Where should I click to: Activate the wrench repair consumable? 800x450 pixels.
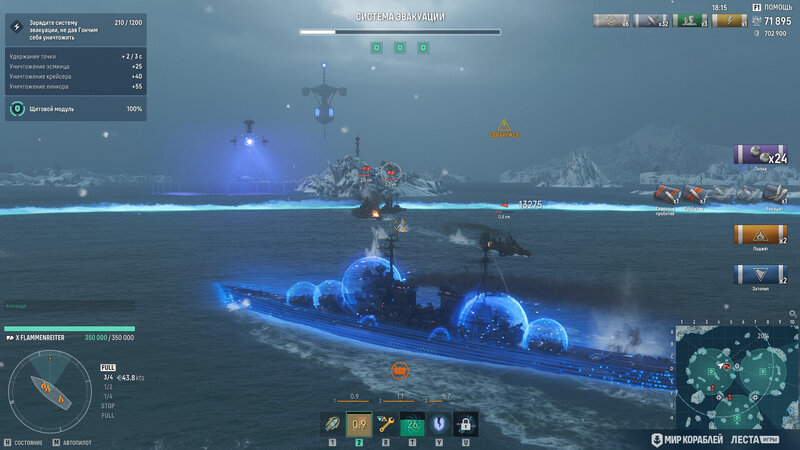386,424
